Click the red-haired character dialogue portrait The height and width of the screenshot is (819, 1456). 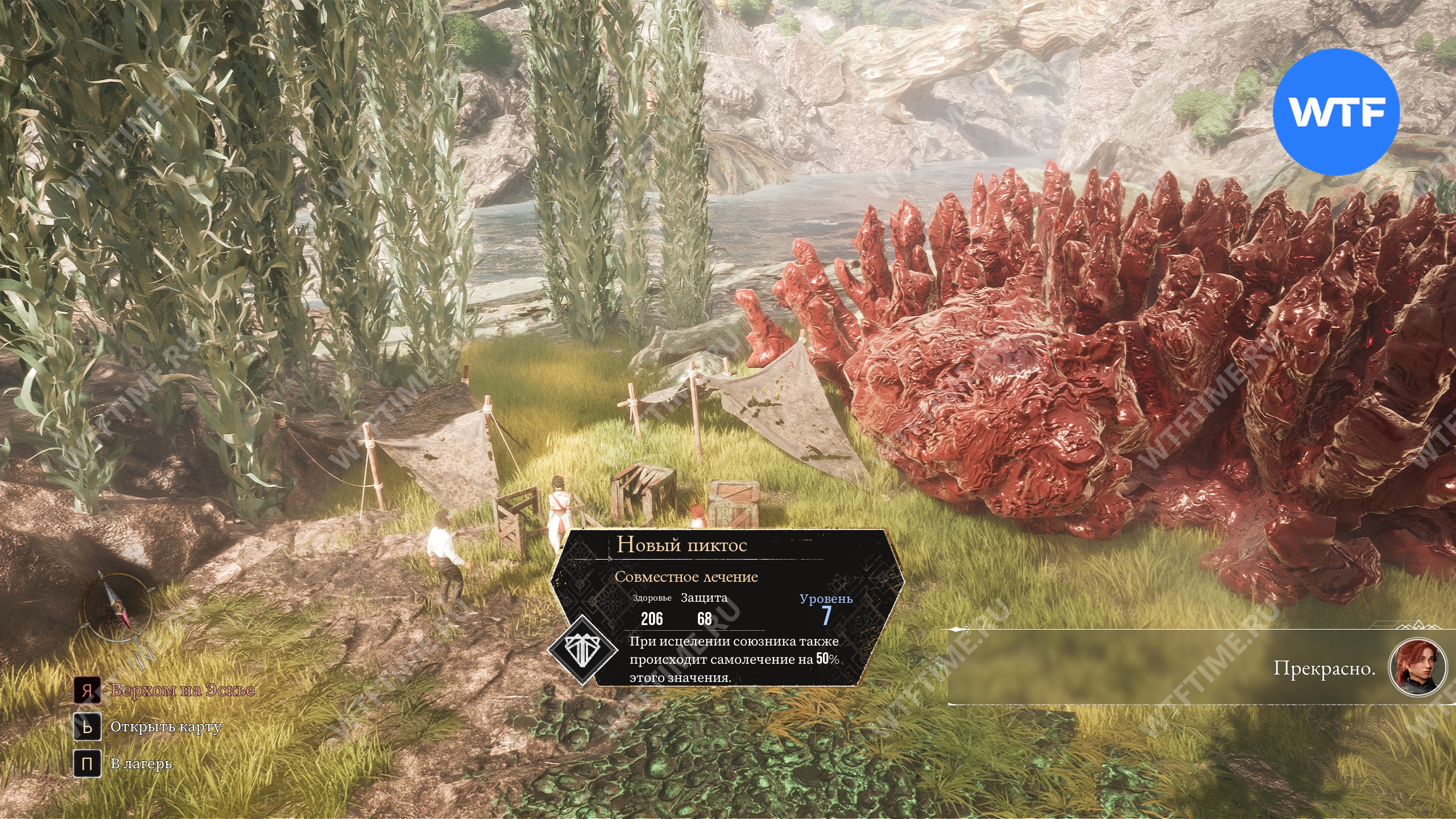click(1416, 668)
